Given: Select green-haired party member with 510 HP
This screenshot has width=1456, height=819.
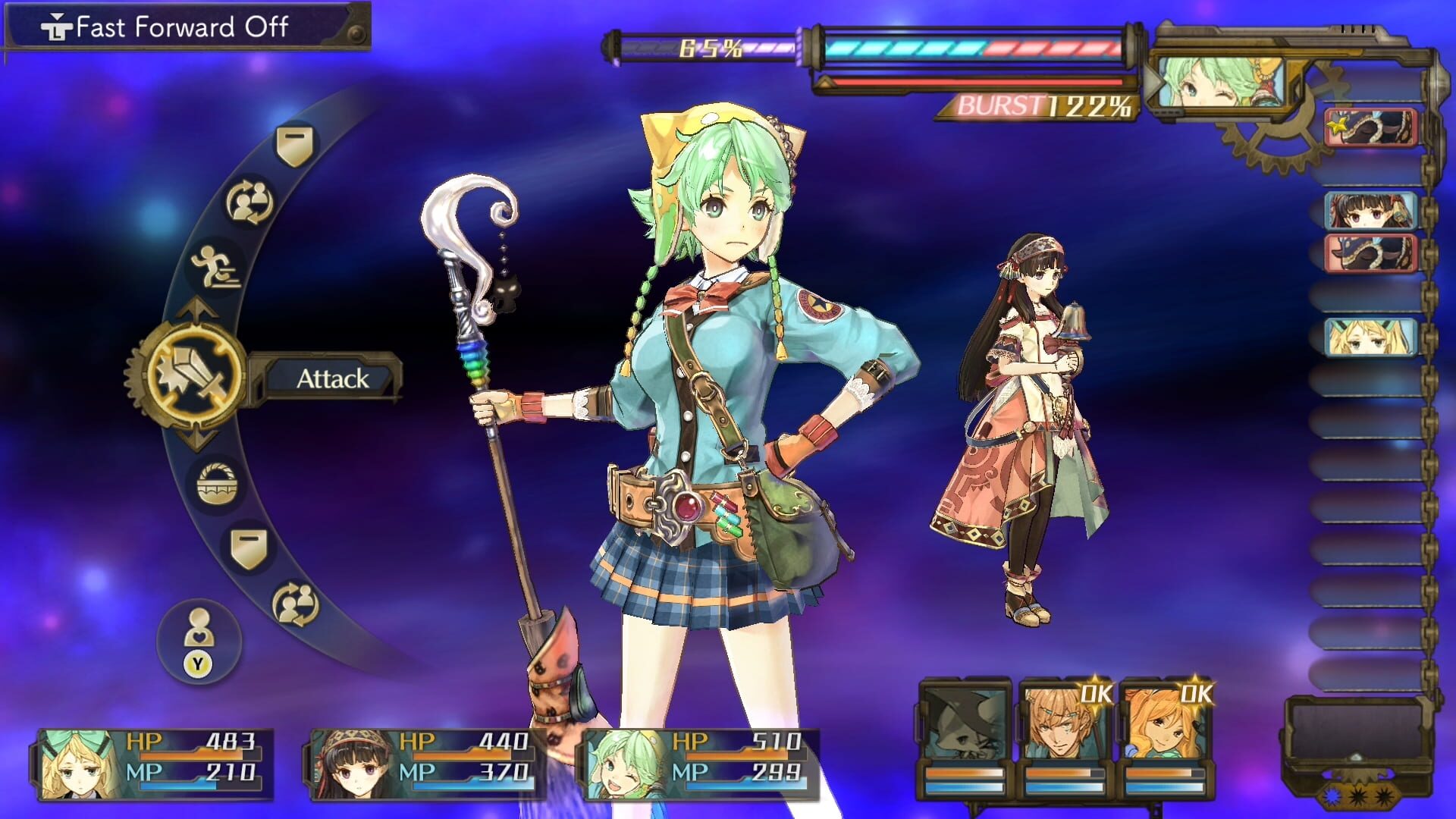Looking at the screenshot, I should point(699,764).
